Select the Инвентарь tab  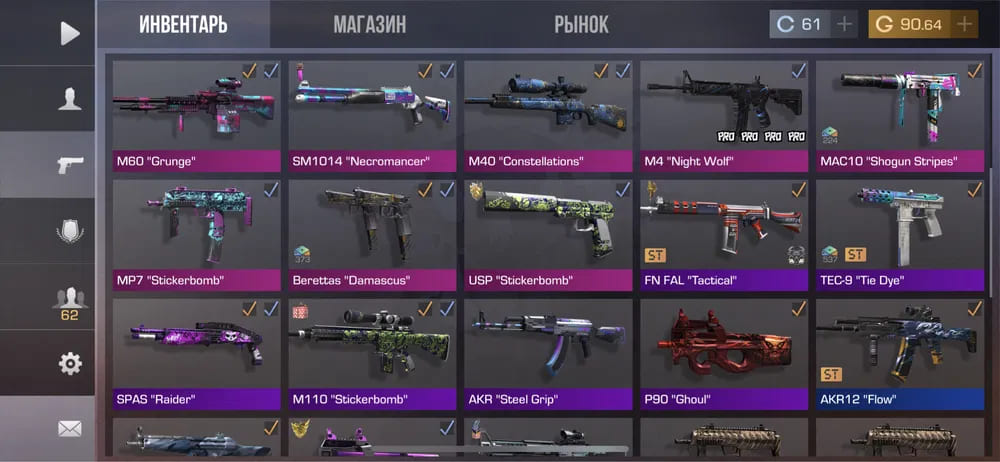[183, 24]
